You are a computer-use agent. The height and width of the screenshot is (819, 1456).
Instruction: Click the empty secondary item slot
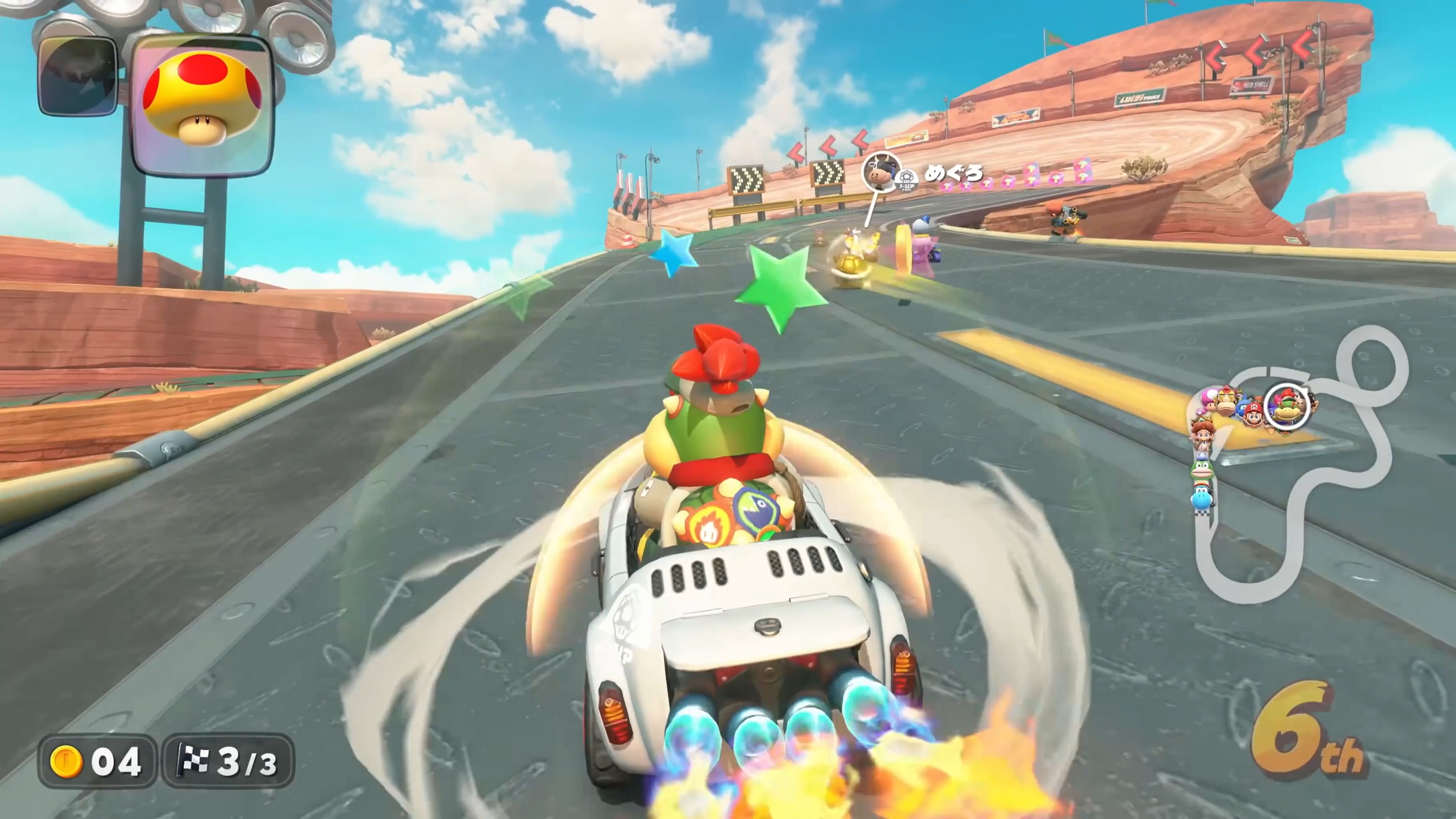(x=78, y=76)
